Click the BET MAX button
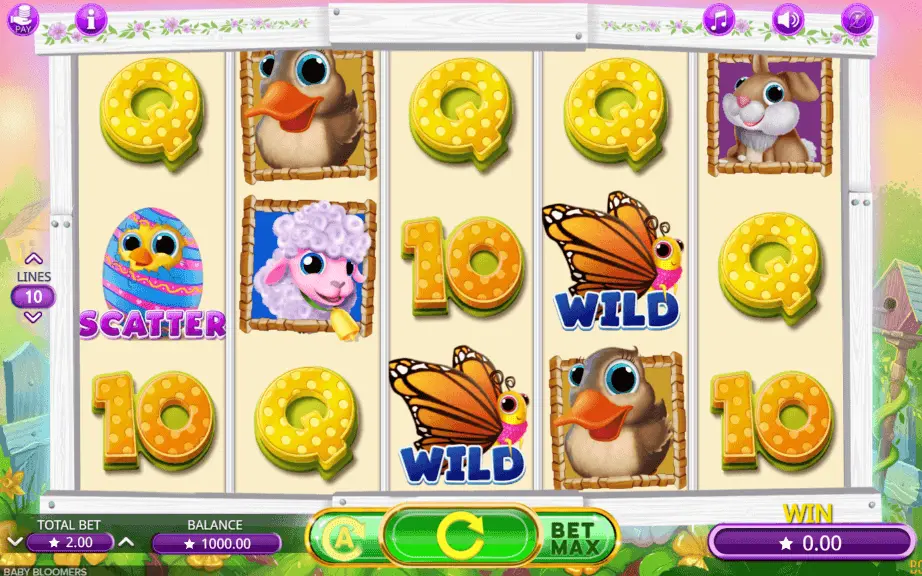The height and width of the screenshot is (576, 922). pos(574,537)
